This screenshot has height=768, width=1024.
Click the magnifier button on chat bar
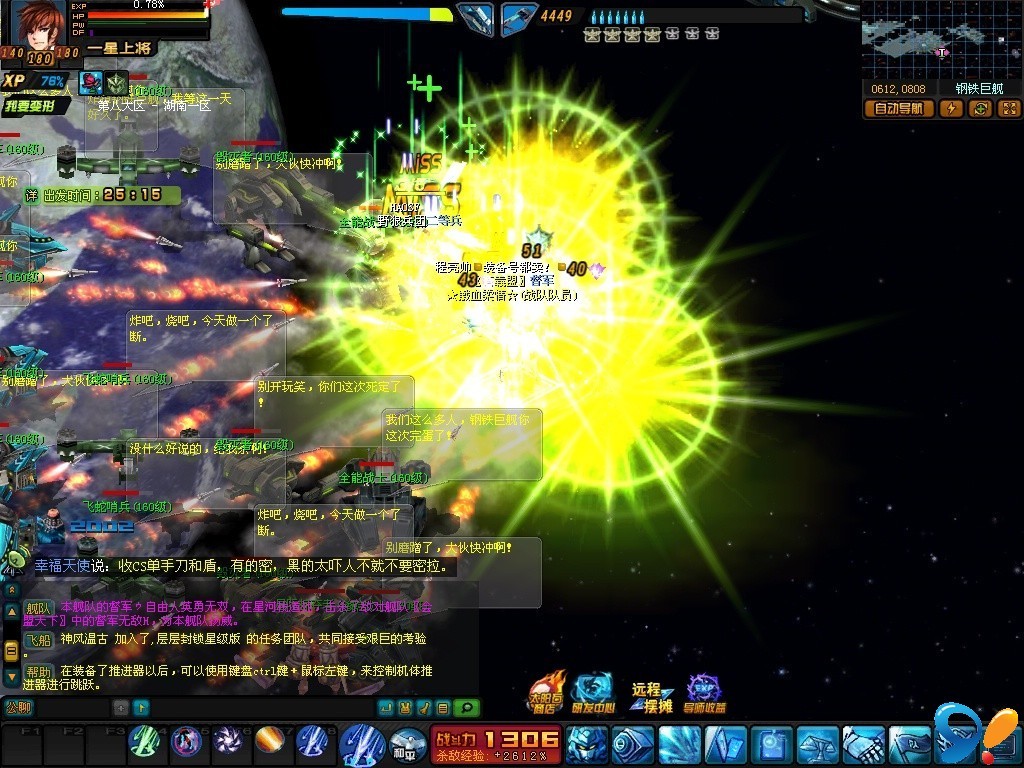(x=466, y=708)
